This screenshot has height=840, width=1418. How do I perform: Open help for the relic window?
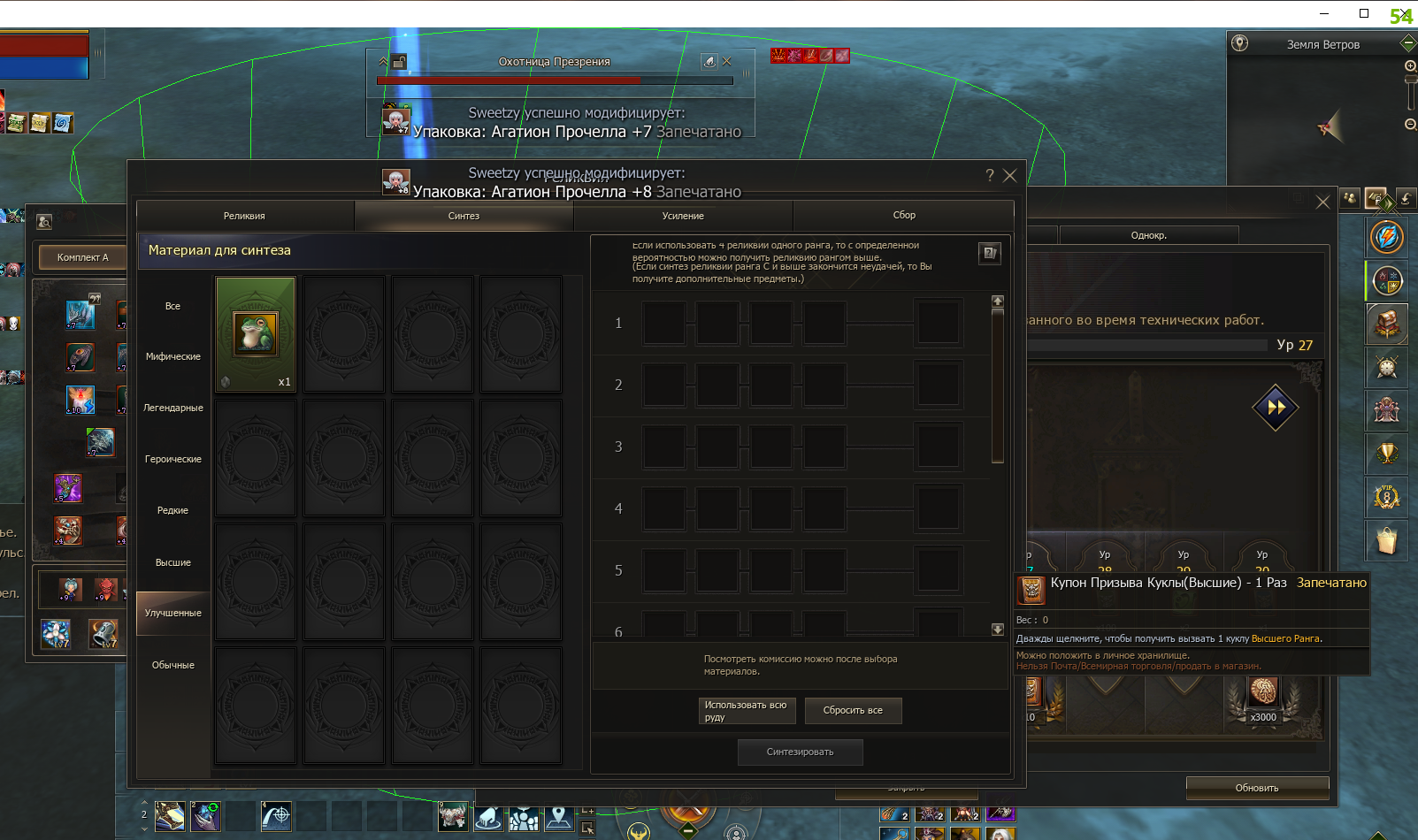989,175
